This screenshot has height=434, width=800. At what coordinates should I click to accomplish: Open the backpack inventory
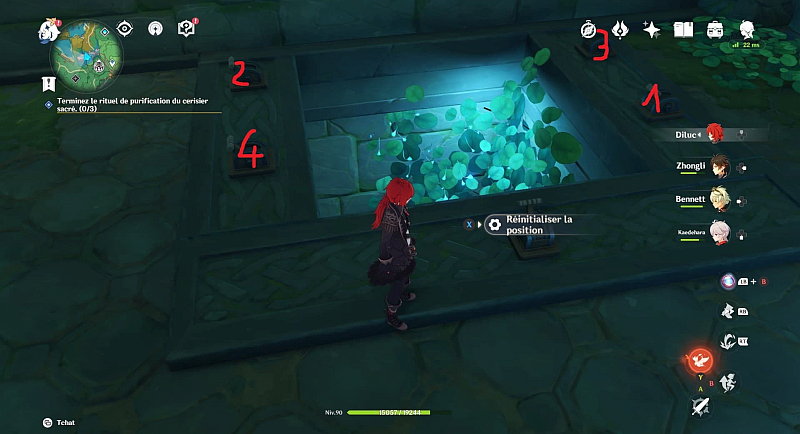(x=716, y=30)
